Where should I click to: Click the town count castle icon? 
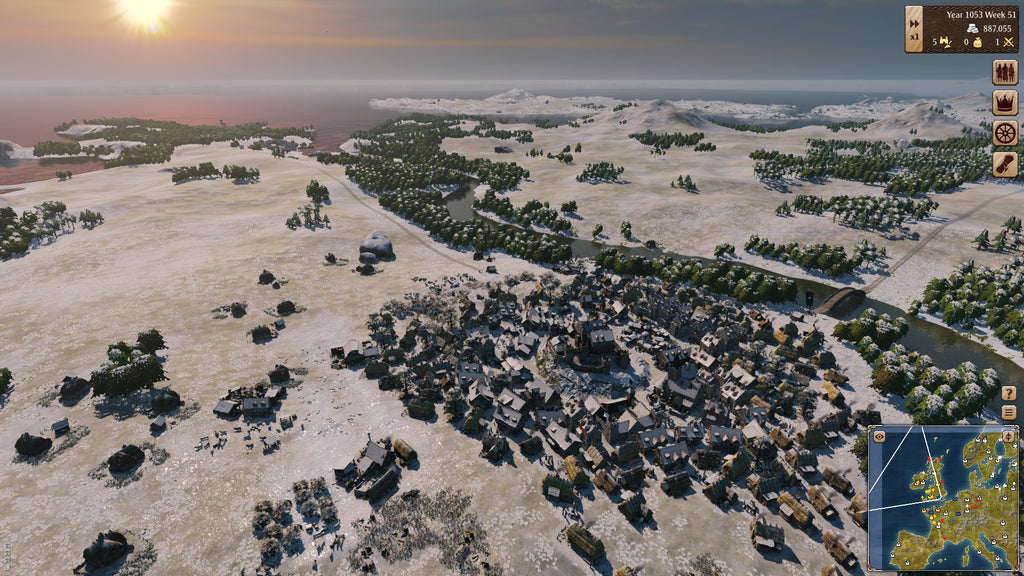[x=944, y=42]
